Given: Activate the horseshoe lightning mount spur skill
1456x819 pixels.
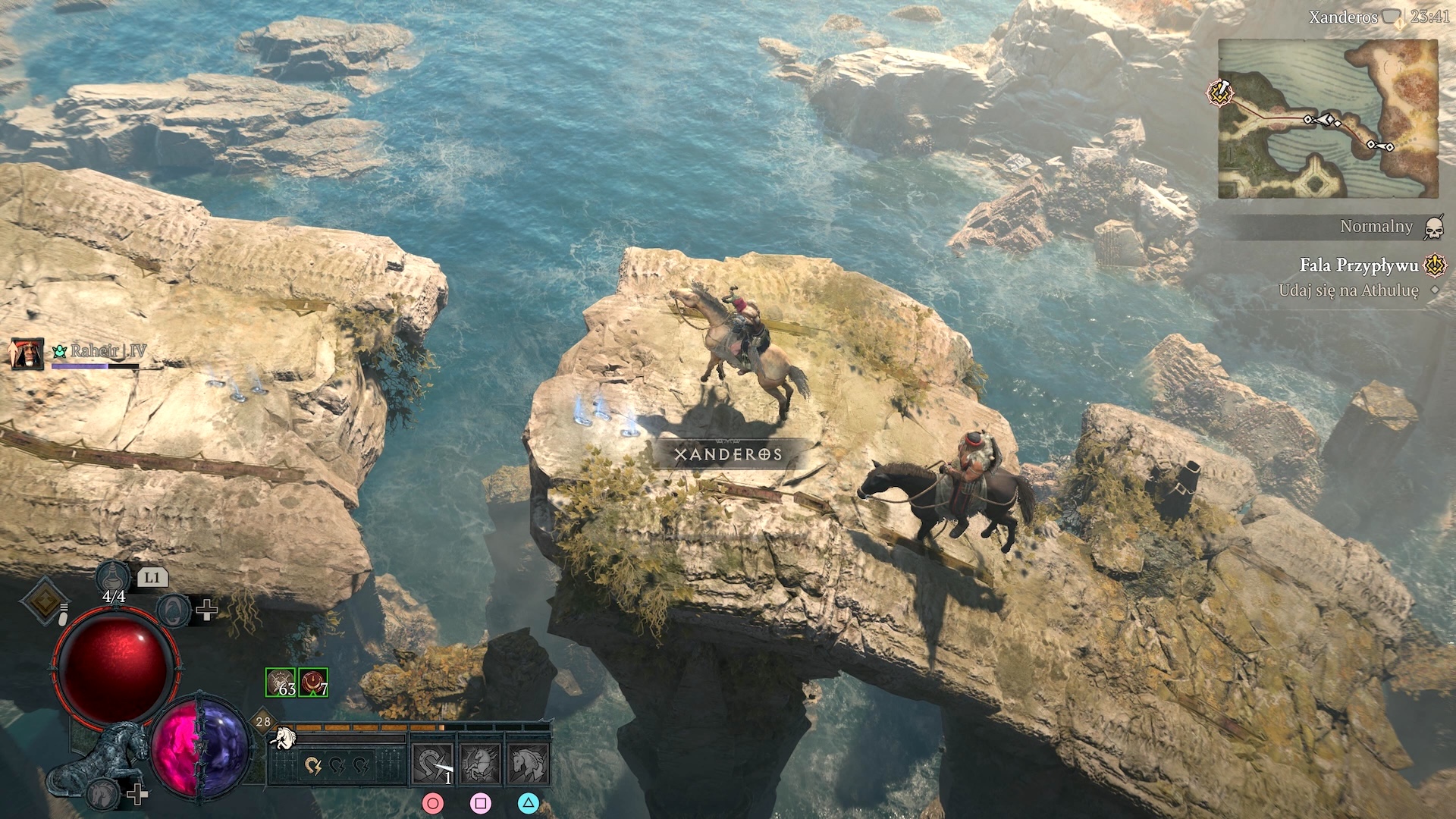Looking at the screenshot, I should [x=432, y=764].
